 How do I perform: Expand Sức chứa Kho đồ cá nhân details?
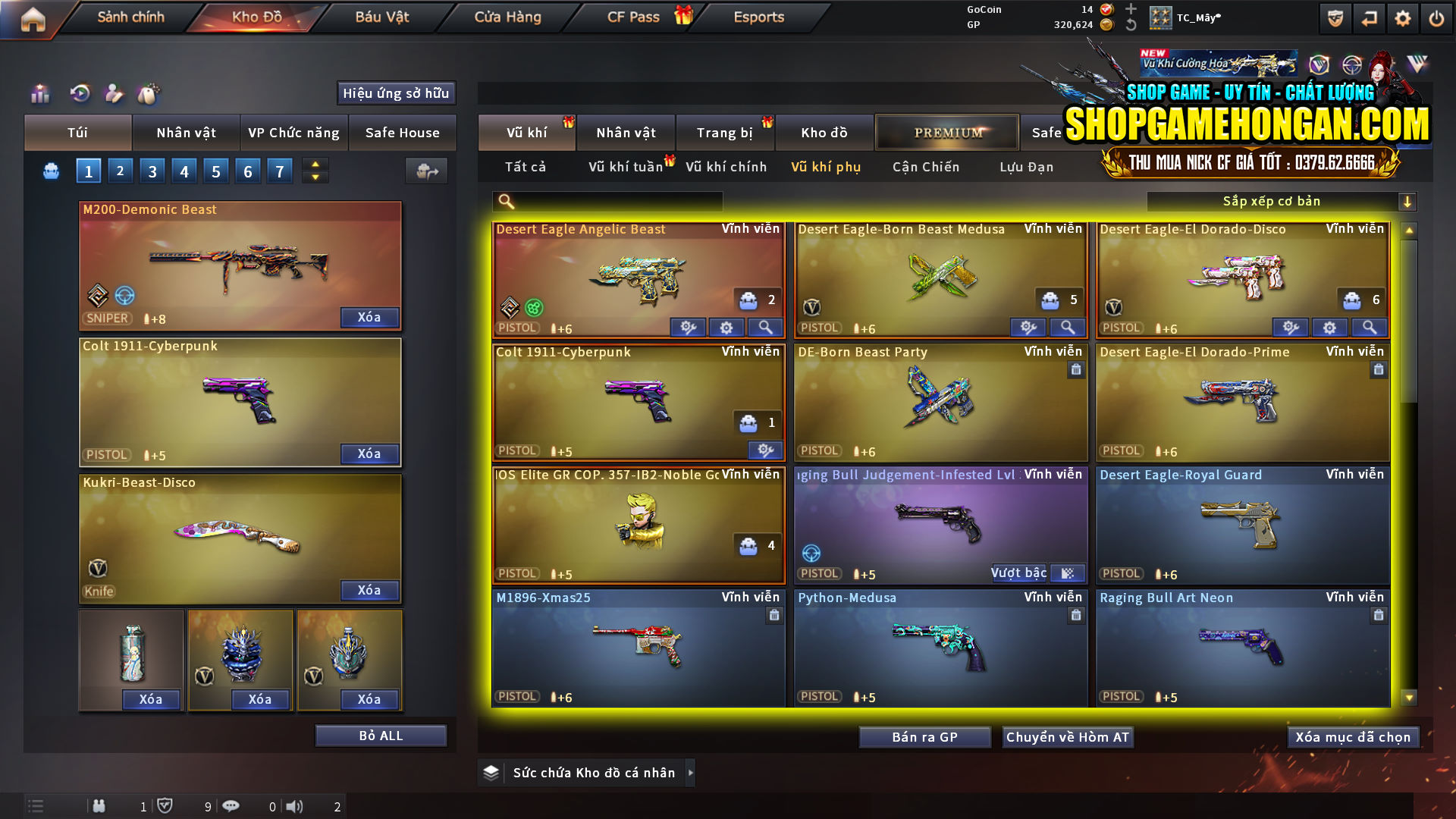(691, 773)
